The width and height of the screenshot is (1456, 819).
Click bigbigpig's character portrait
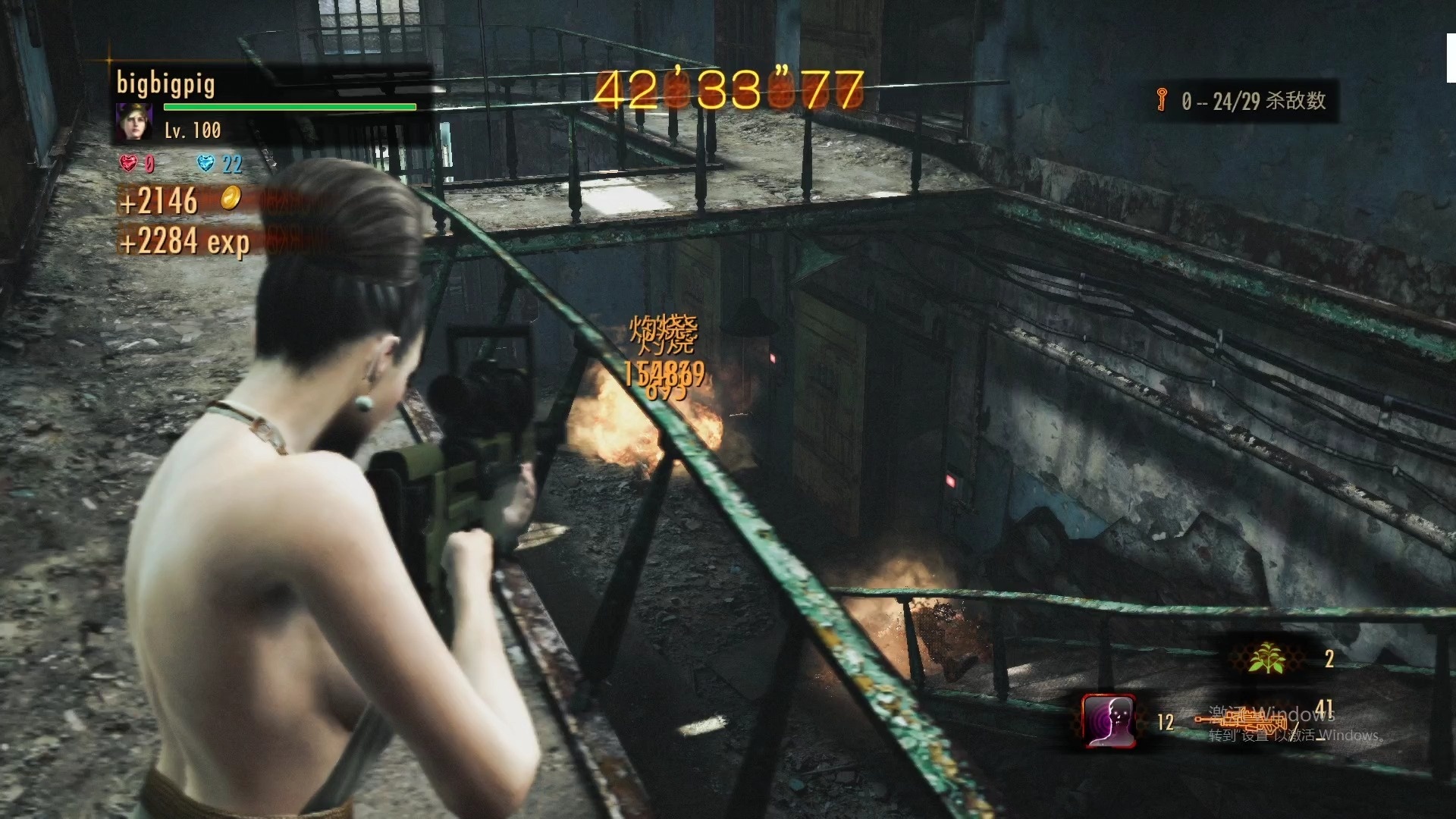(x=134, y=123)
